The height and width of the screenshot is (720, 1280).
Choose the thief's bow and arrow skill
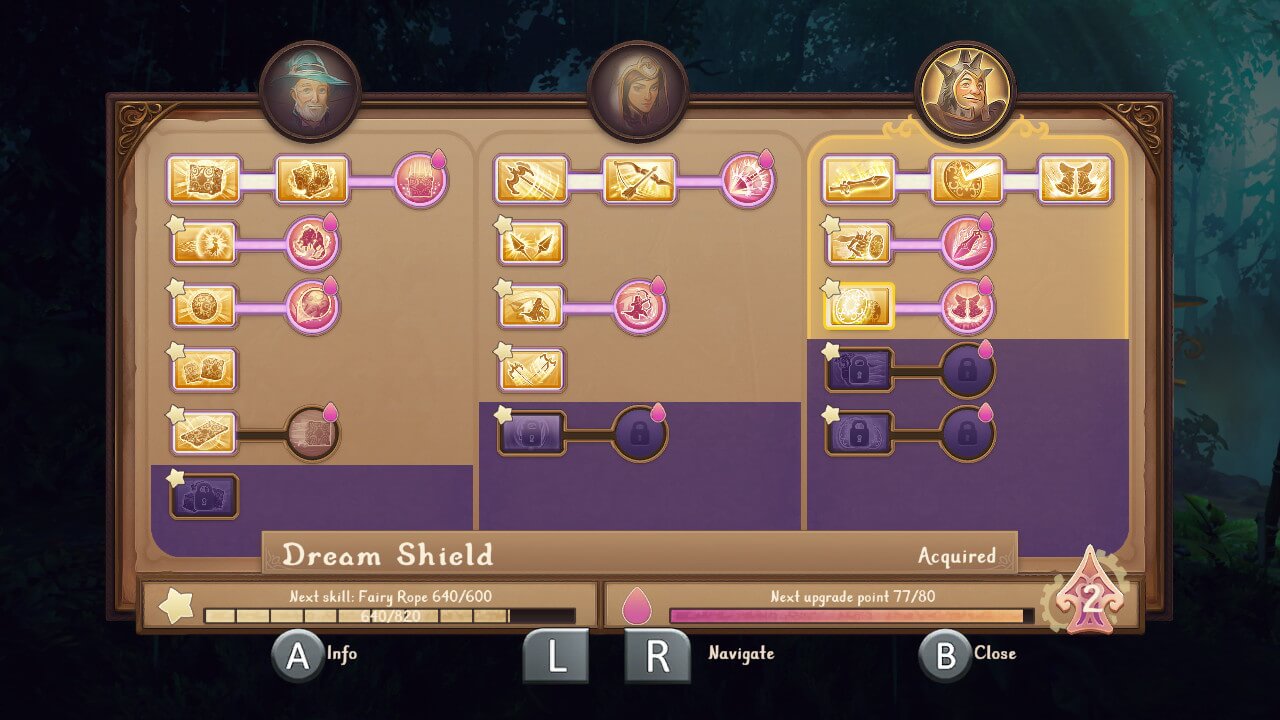click(x=639, y=180)
